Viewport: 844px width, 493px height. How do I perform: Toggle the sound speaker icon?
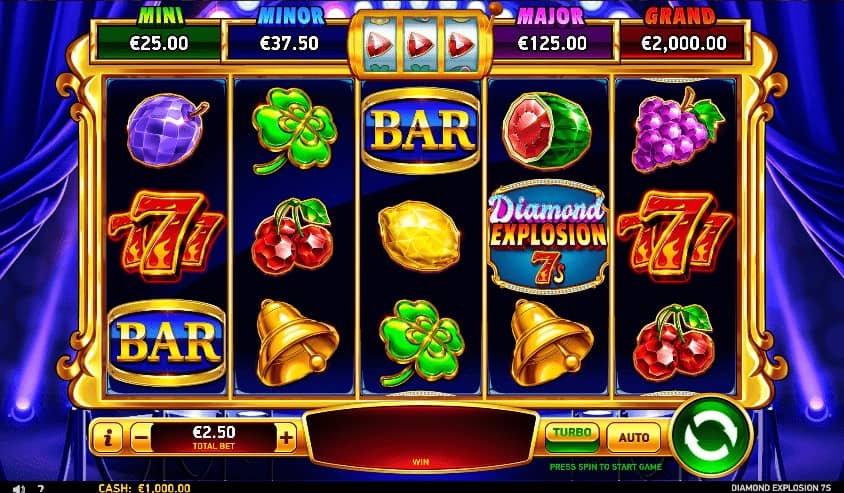(x=19, y=488)
